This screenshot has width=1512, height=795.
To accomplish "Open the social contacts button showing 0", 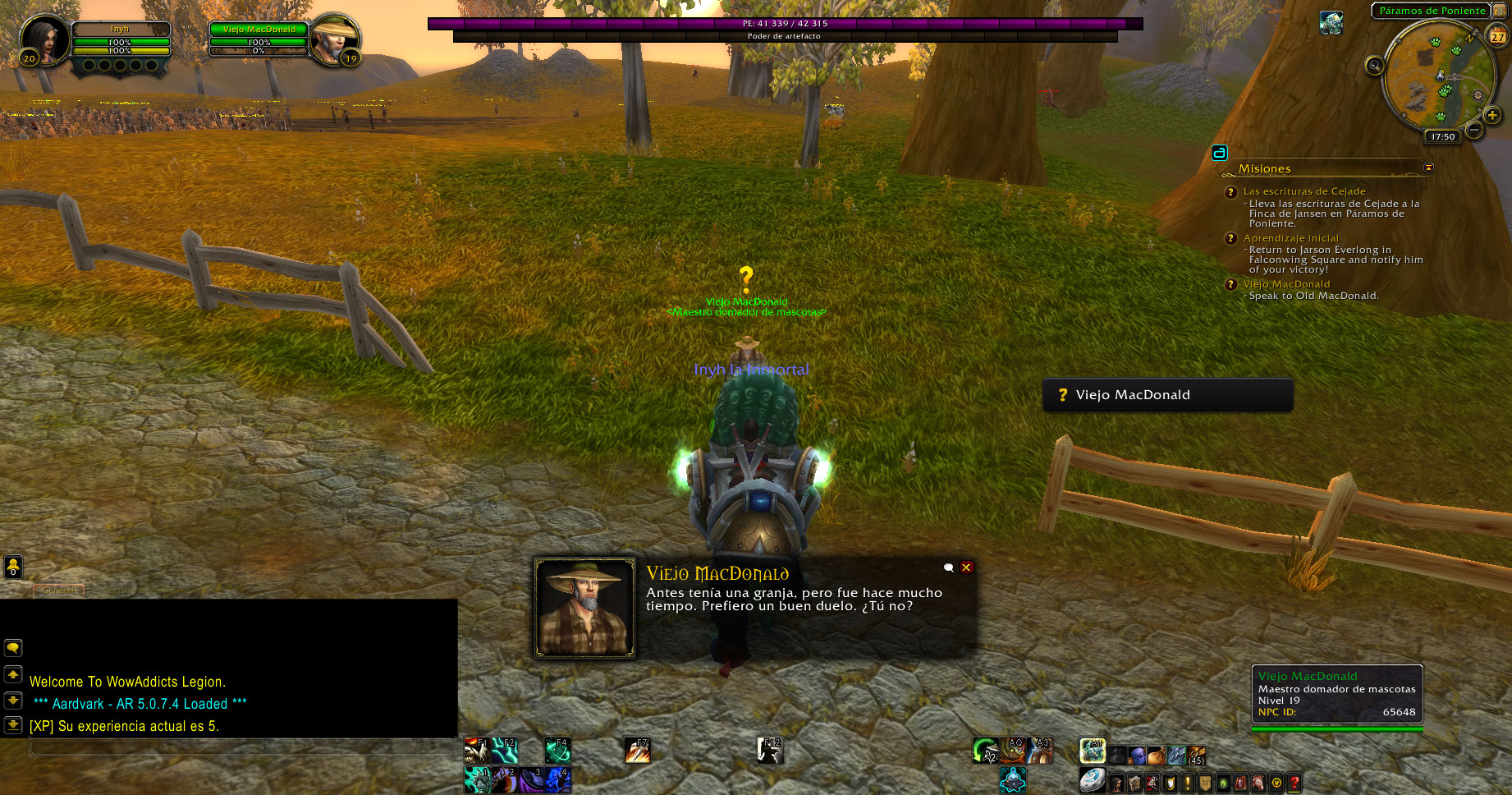I will tap(13, 567).
